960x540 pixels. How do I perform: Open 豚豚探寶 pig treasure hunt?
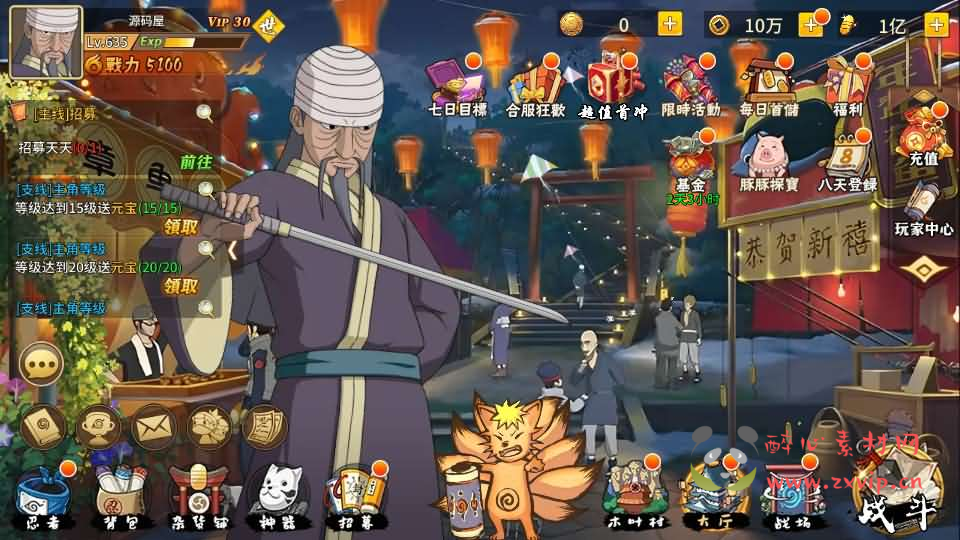coord(768,163)
